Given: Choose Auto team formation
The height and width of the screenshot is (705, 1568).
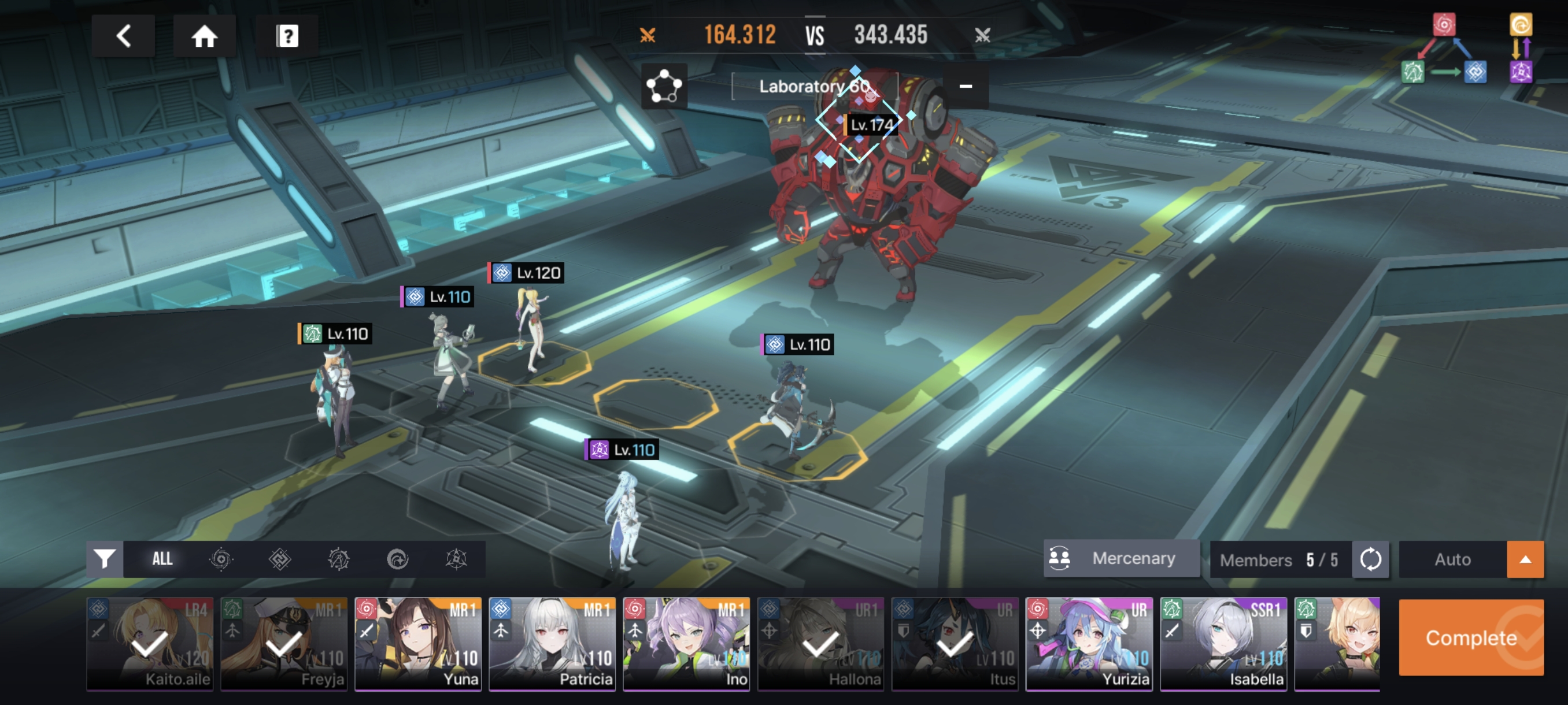Looking at the screenshot, I should click(x=1452, y=559).
